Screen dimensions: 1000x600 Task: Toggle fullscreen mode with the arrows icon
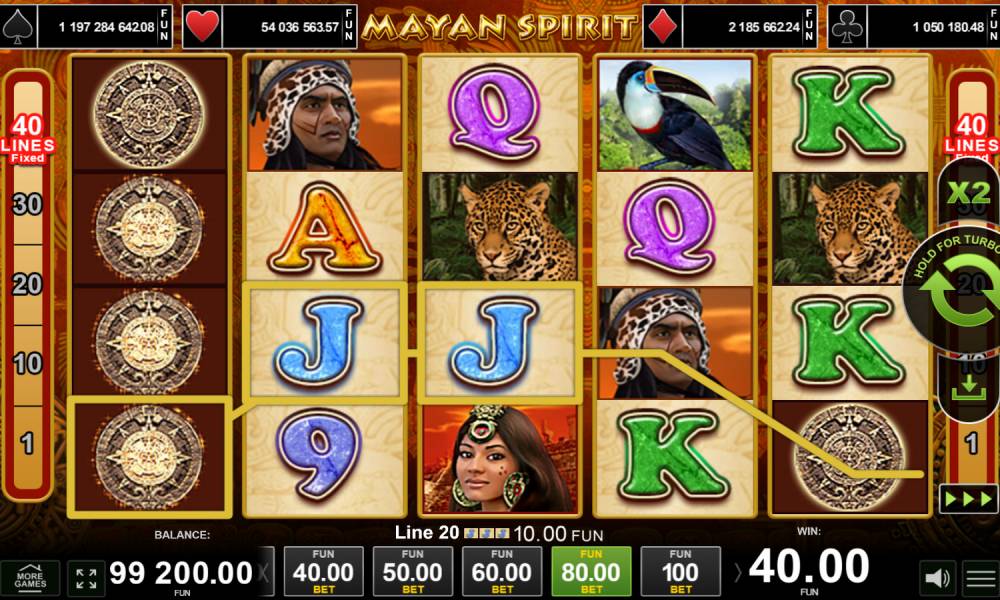pos(86,578)
